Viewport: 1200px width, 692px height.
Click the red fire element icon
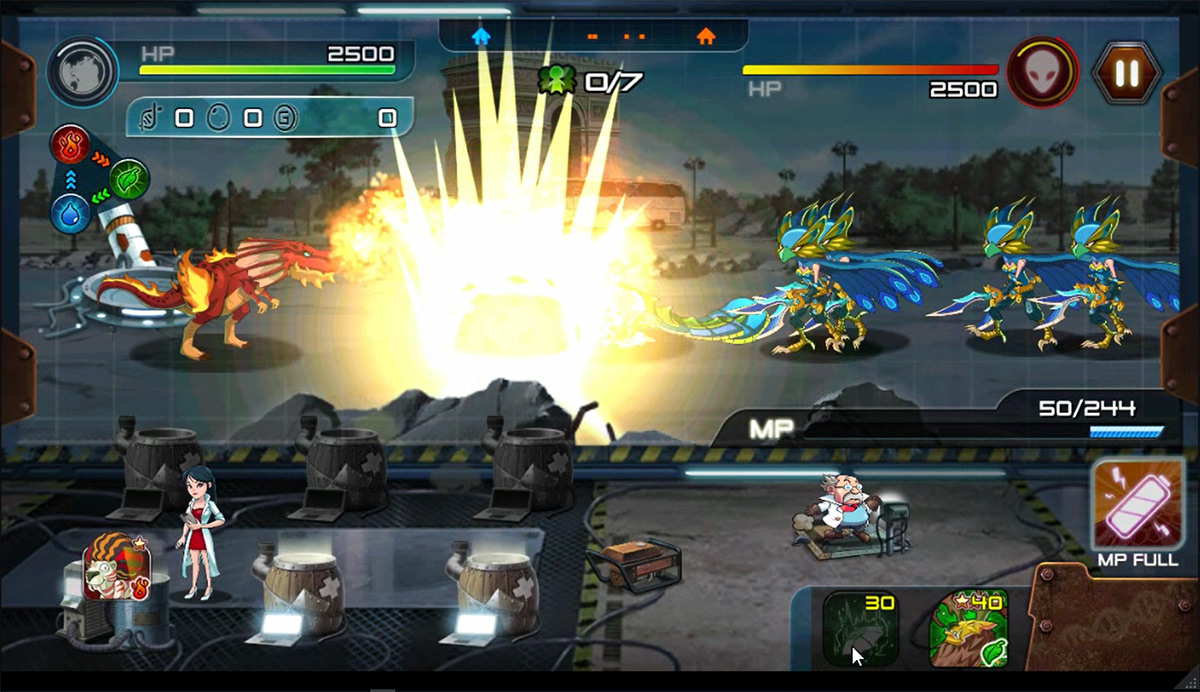(70, 143)
